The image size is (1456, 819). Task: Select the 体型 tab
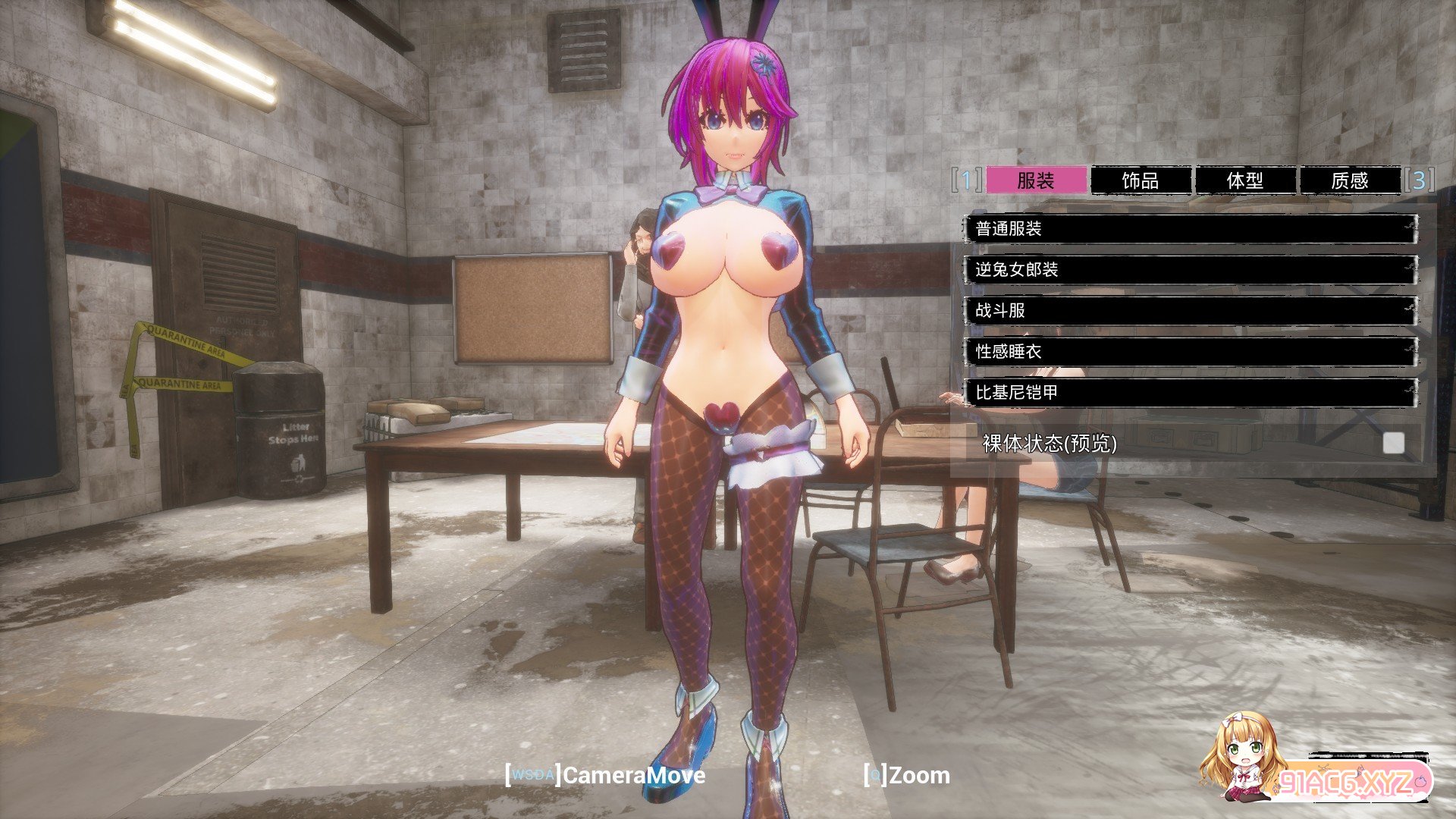coord(1245,180)
